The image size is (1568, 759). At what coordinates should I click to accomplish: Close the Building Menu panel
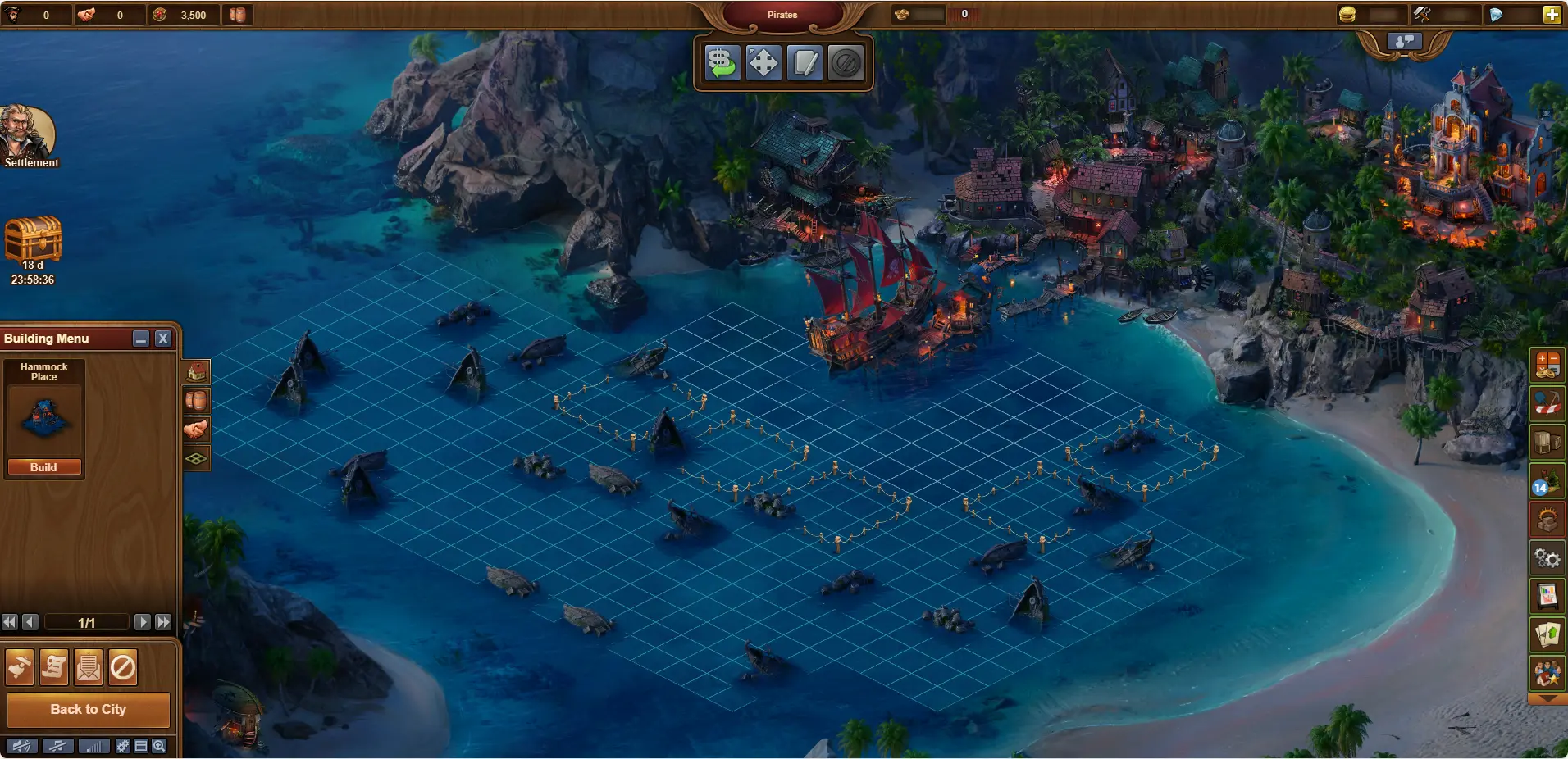click(x=163, y=339)
